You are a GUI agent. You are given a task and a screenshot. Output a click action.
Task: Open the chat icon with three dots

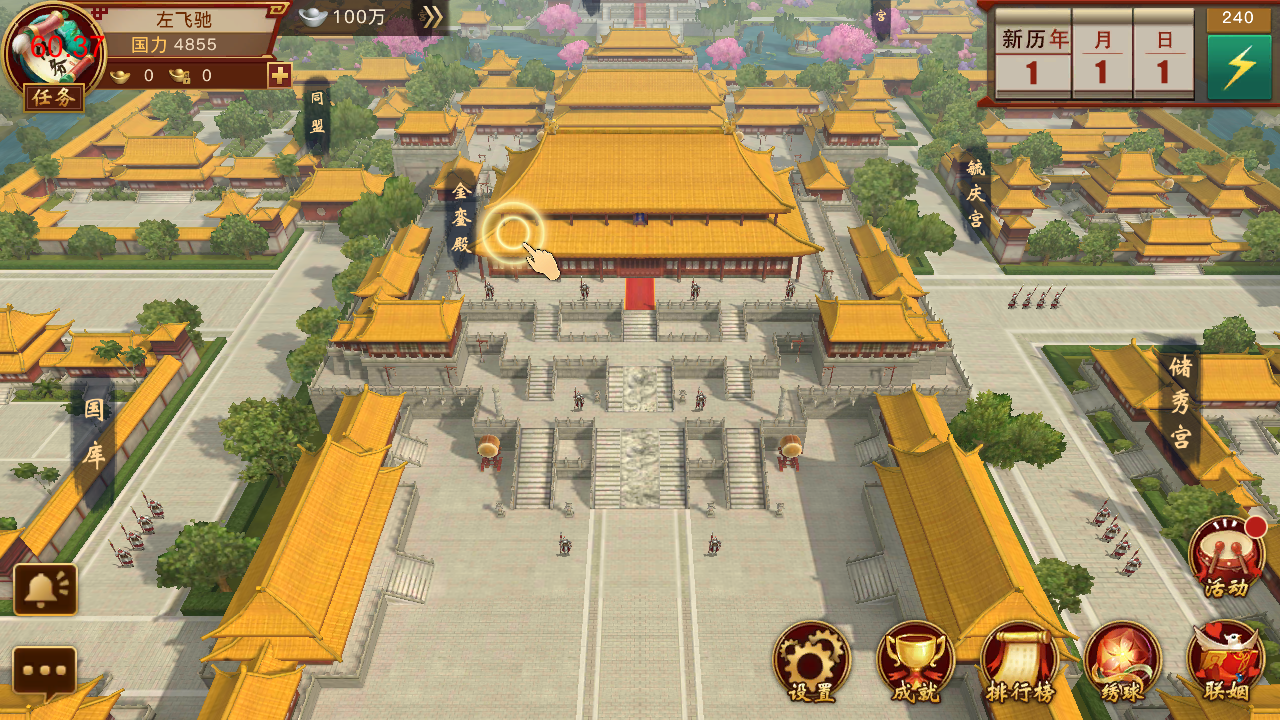(x=46, y=672)
